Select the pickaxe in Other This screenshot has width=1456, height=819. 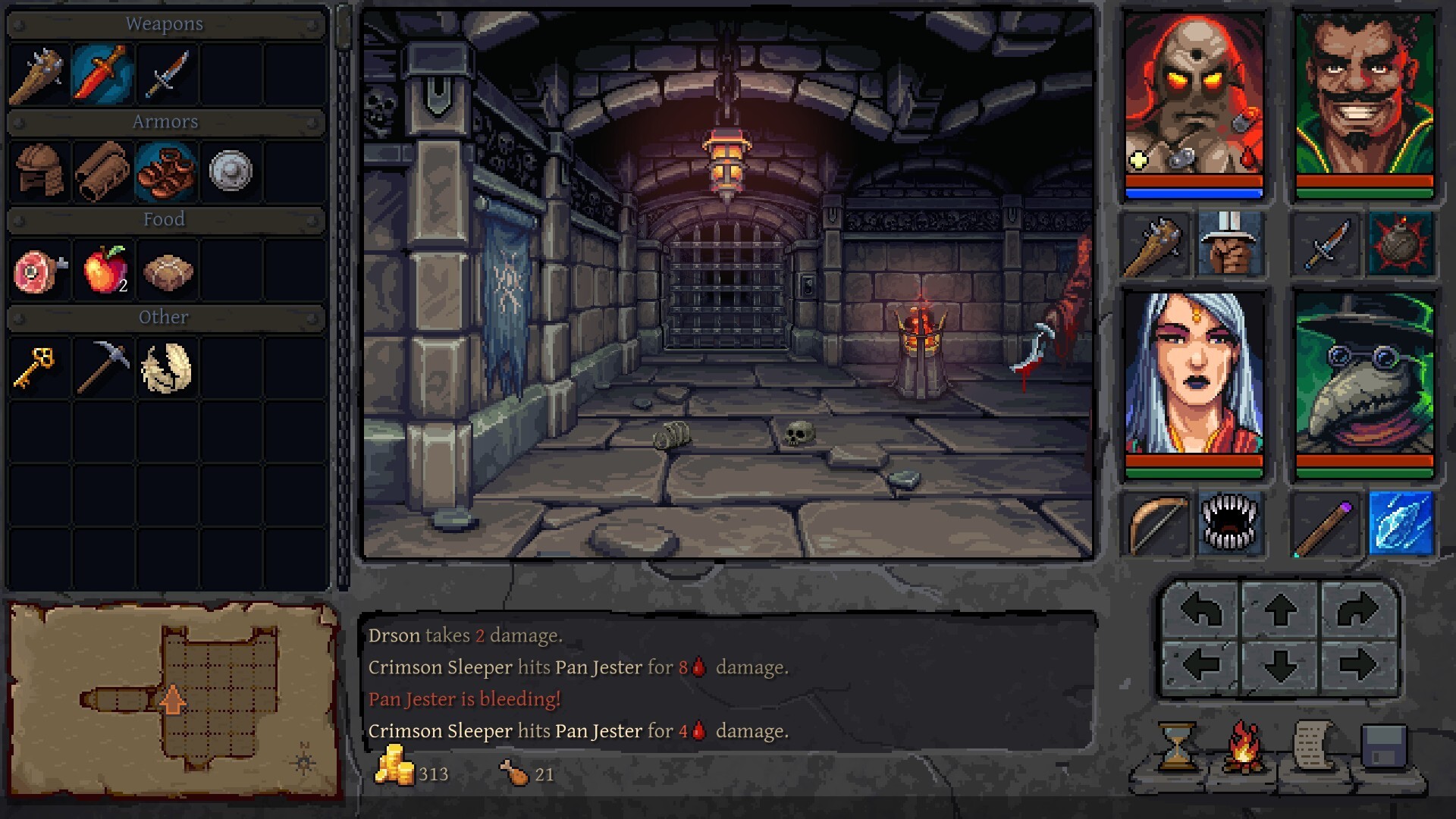[103, 368]
